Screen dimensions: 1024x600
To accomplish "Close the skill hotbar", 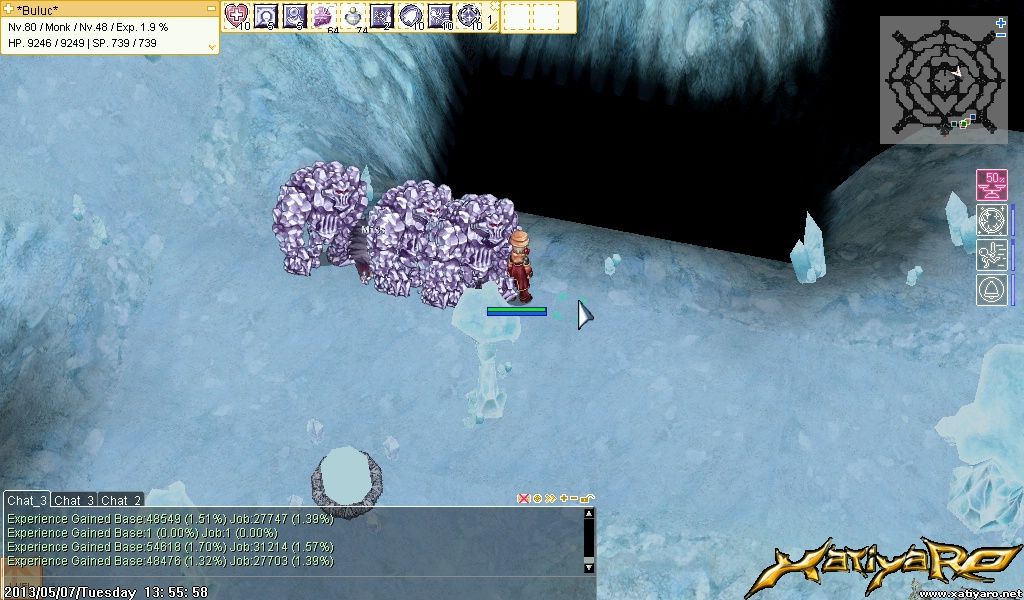I will pos(493,5).
